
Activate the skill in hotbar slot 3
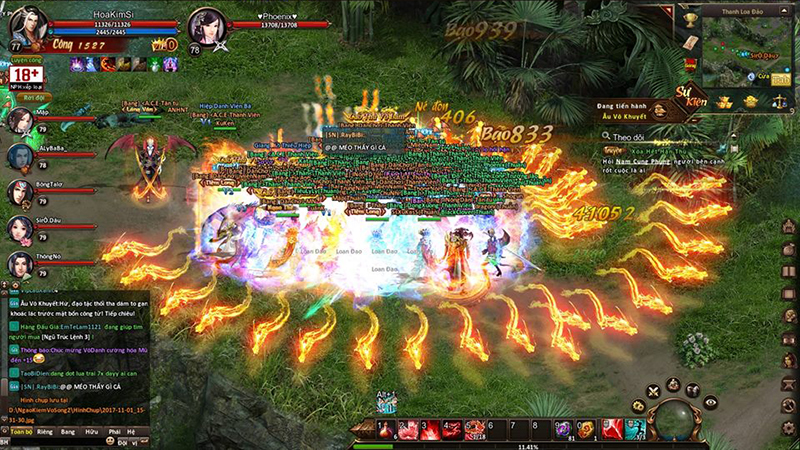[431, 430]
